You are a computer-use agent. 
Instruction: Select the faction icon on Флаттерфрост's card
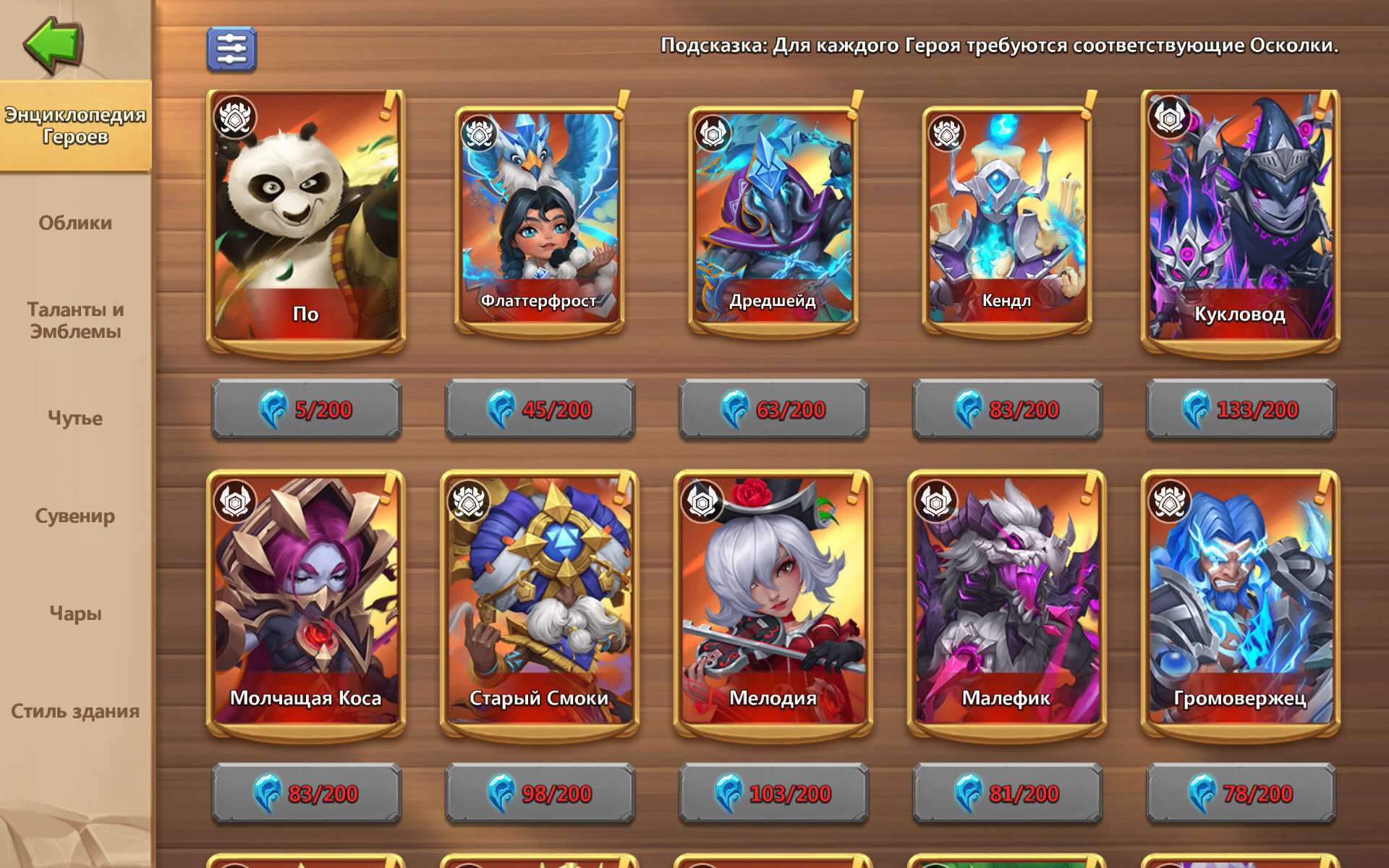coord(480,132)
